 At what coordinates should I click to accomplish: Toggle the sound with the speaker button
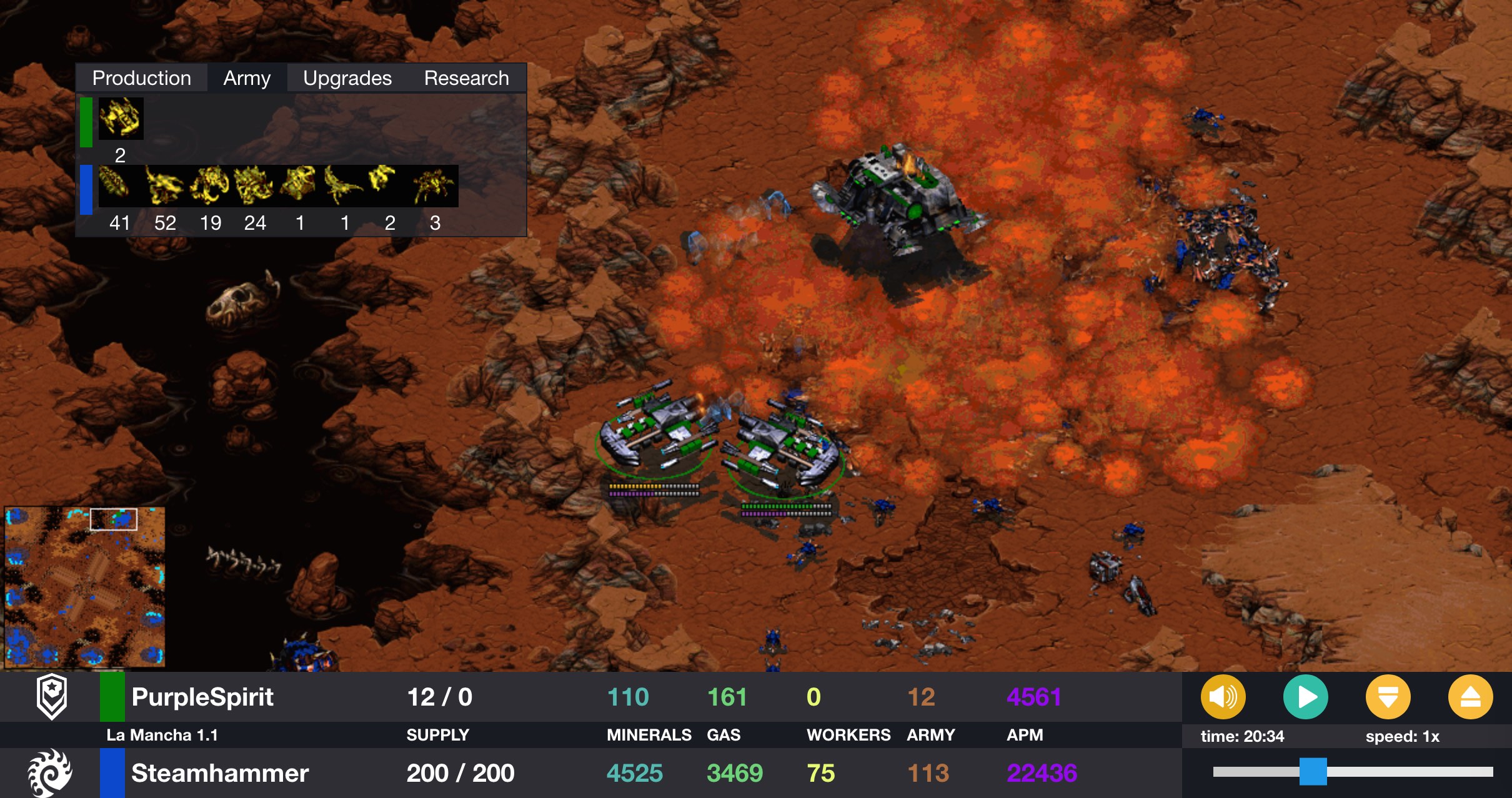(x=1223, y=697)
